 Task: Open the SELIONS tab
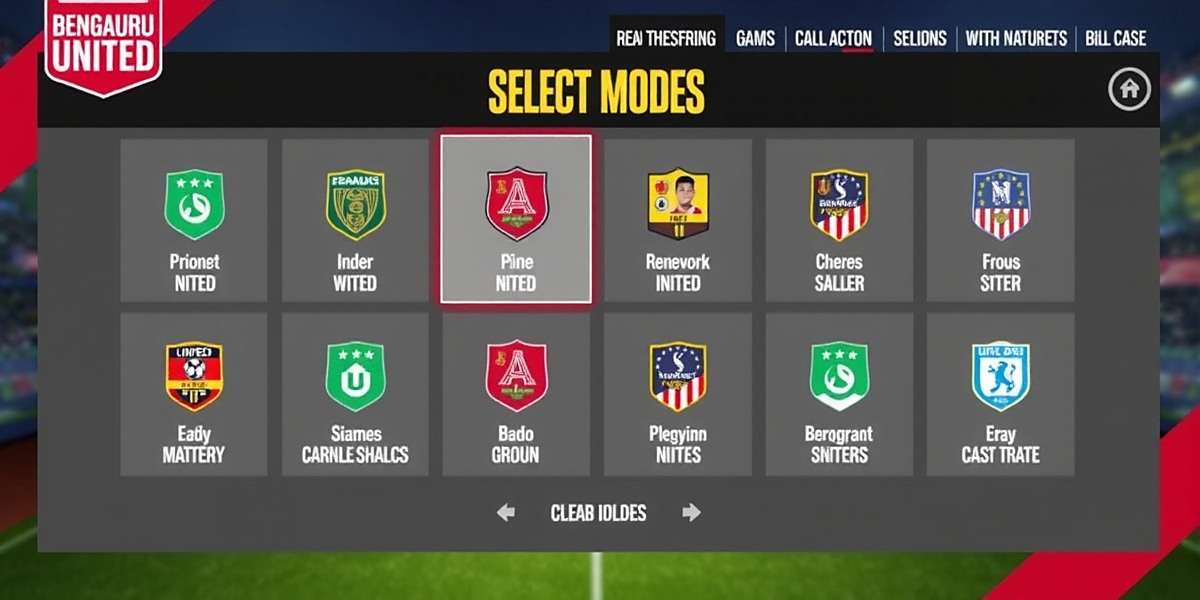point(919,39)
